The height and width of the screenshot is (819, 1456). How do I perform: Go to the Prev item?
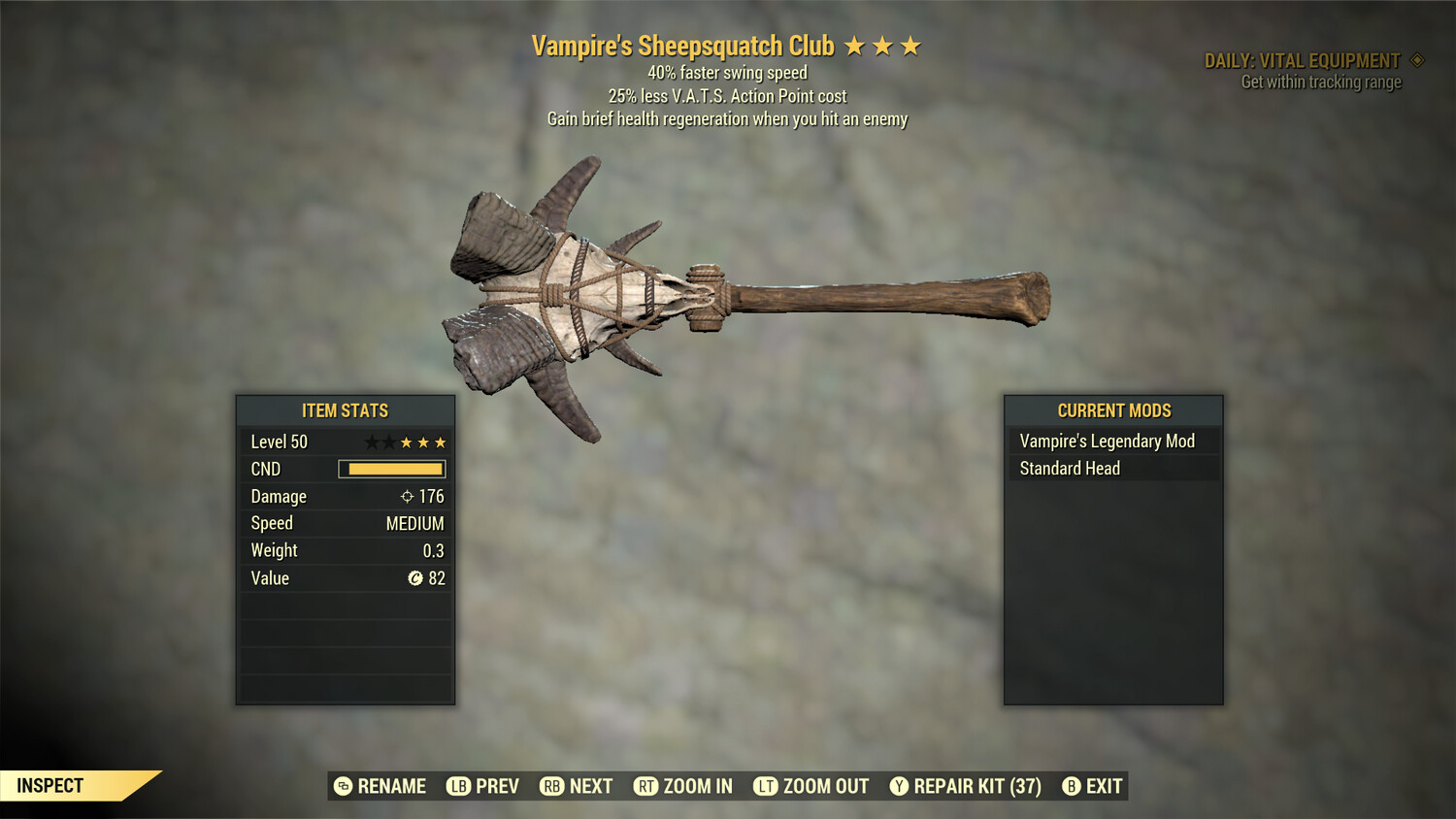click(482, 786)
